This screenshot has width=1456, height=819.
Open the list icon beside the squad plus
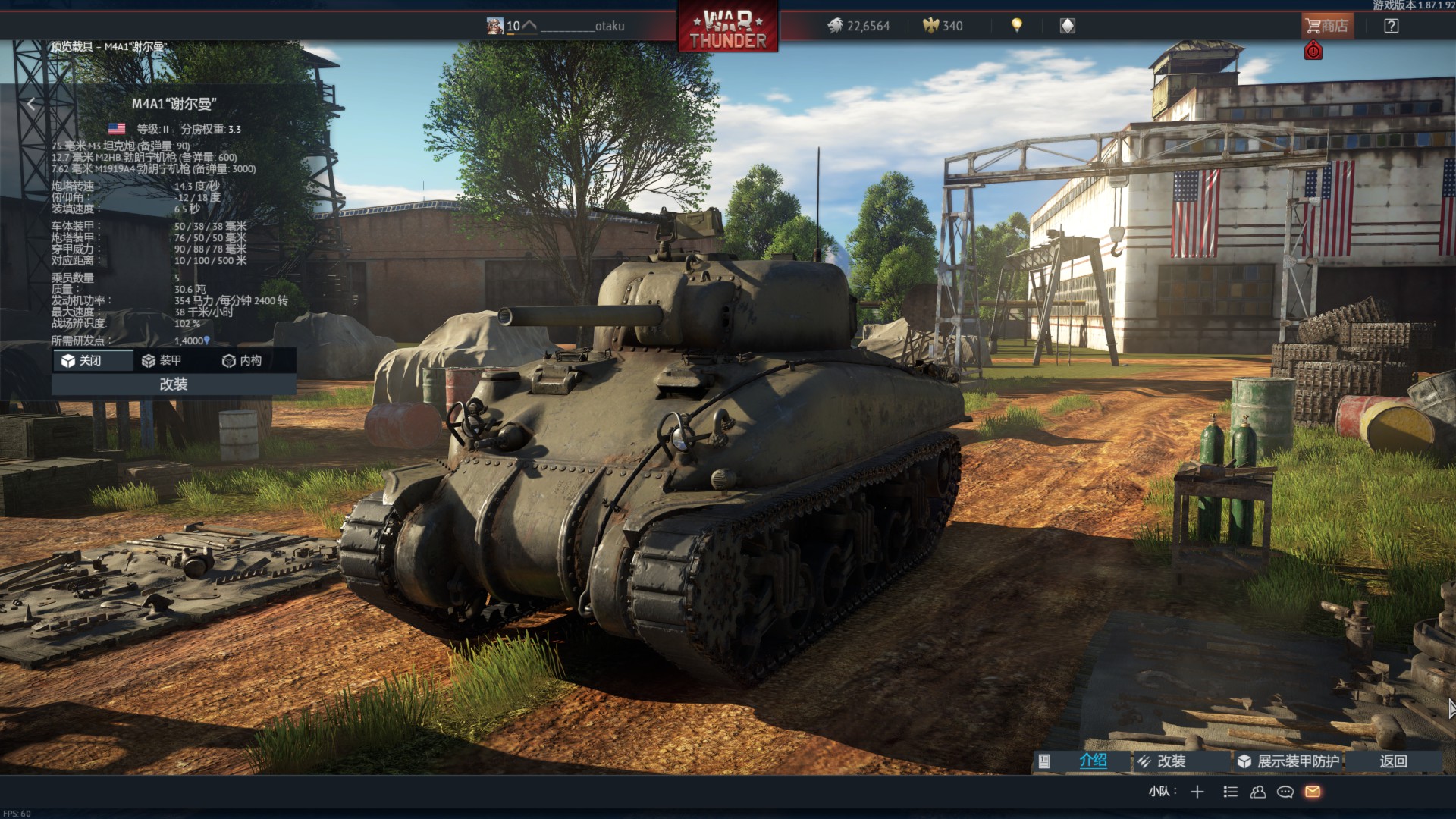pyautogui.click(x=1230, y=792)
